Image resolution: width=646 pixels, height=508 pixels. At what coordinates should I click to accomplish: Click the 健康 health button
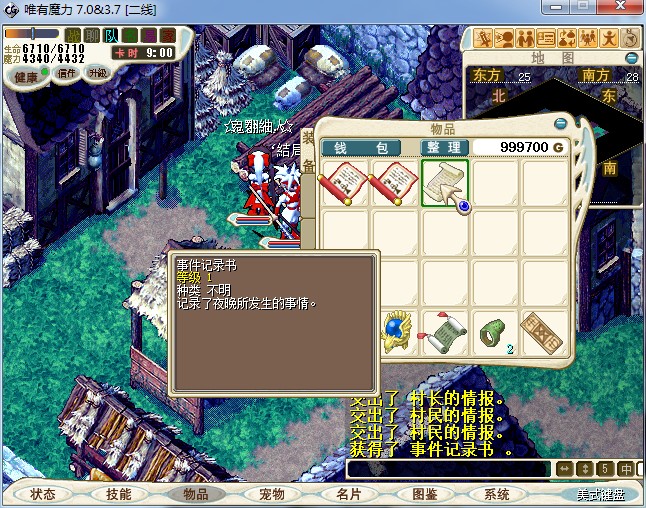[27, 77]
